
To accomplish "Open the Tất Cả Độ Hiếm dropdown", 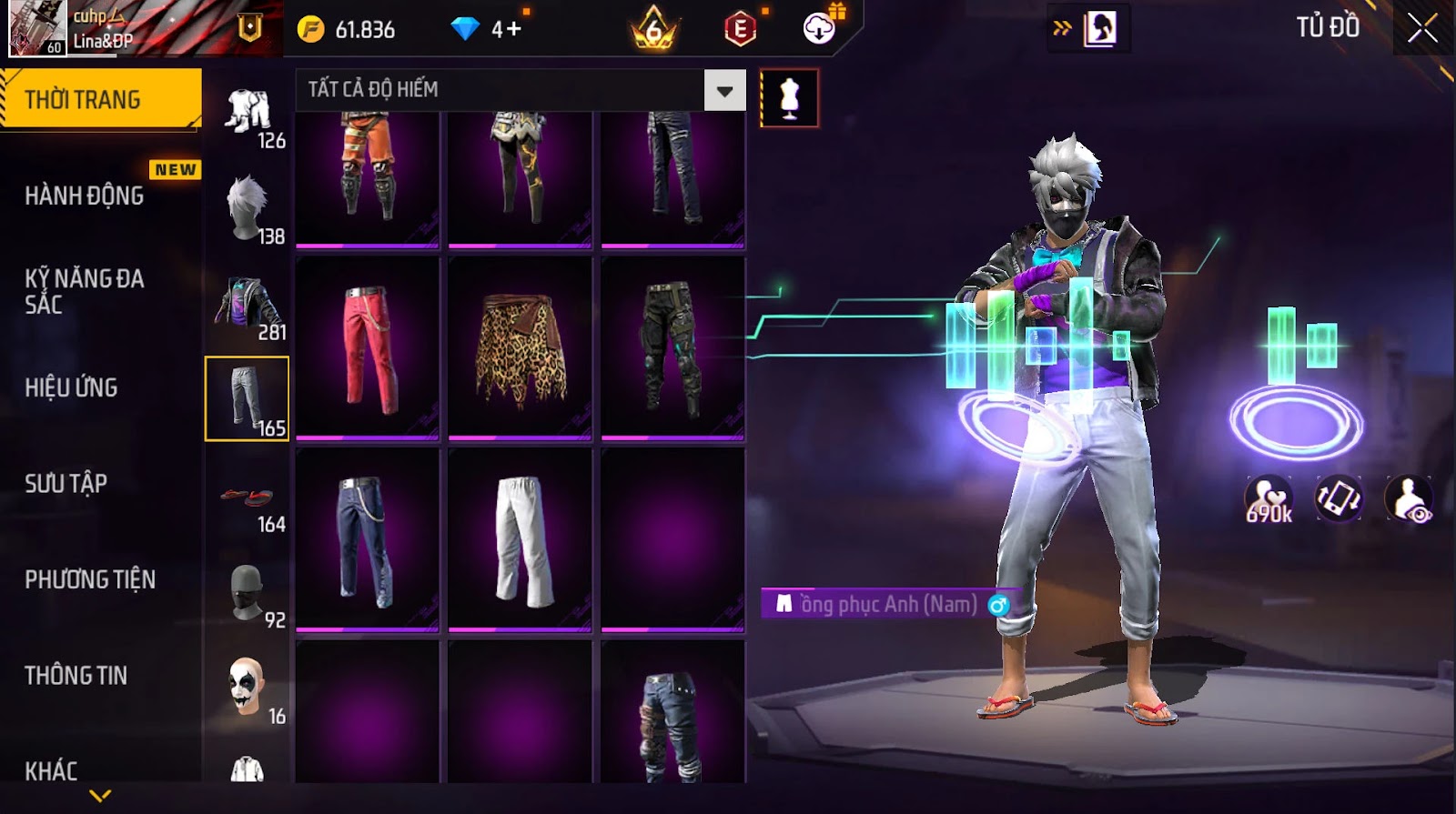I will click(724, 90).
